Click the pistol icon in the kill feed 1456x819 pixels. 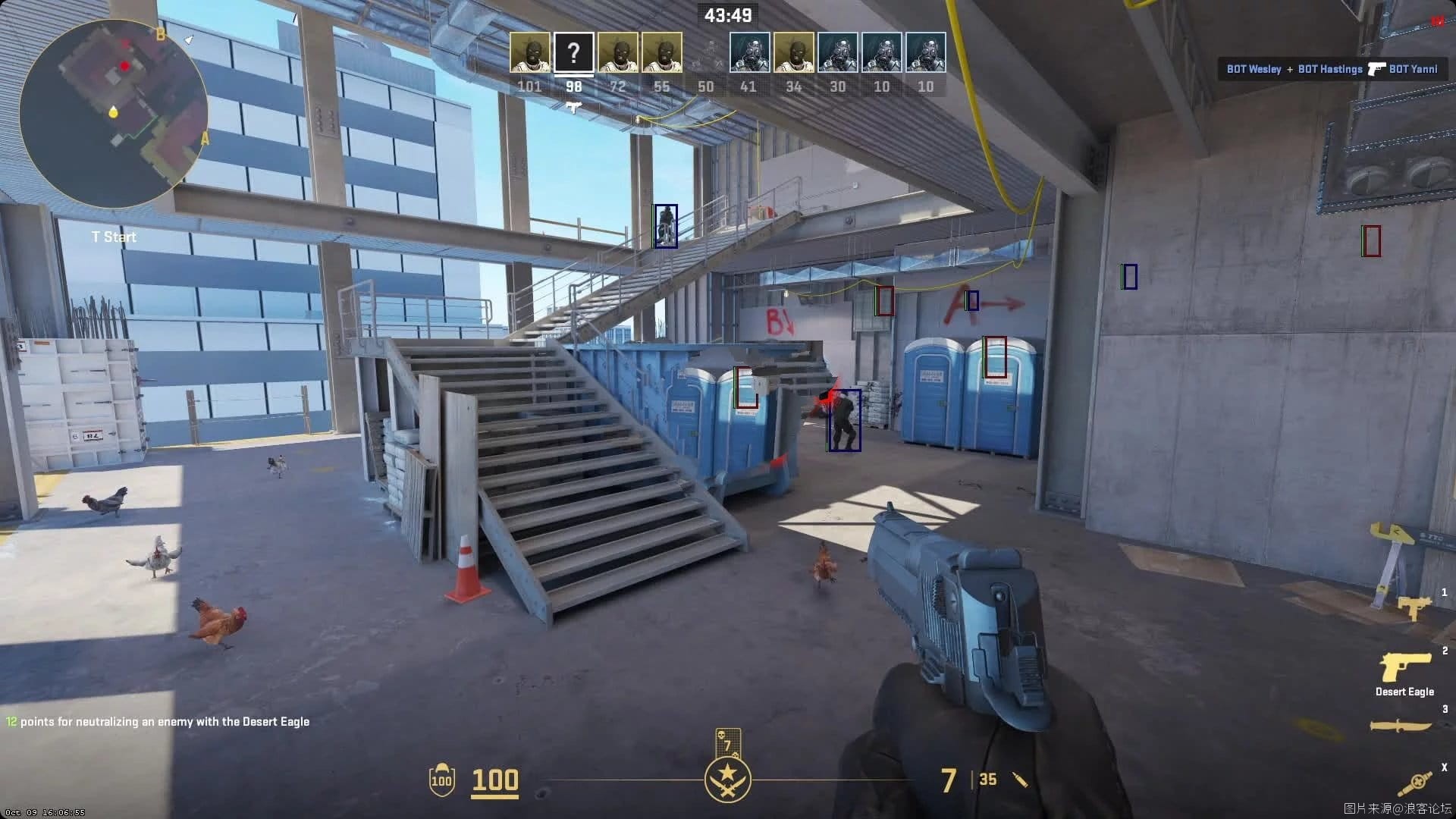pyautogui.click(x=1375, y=69)
